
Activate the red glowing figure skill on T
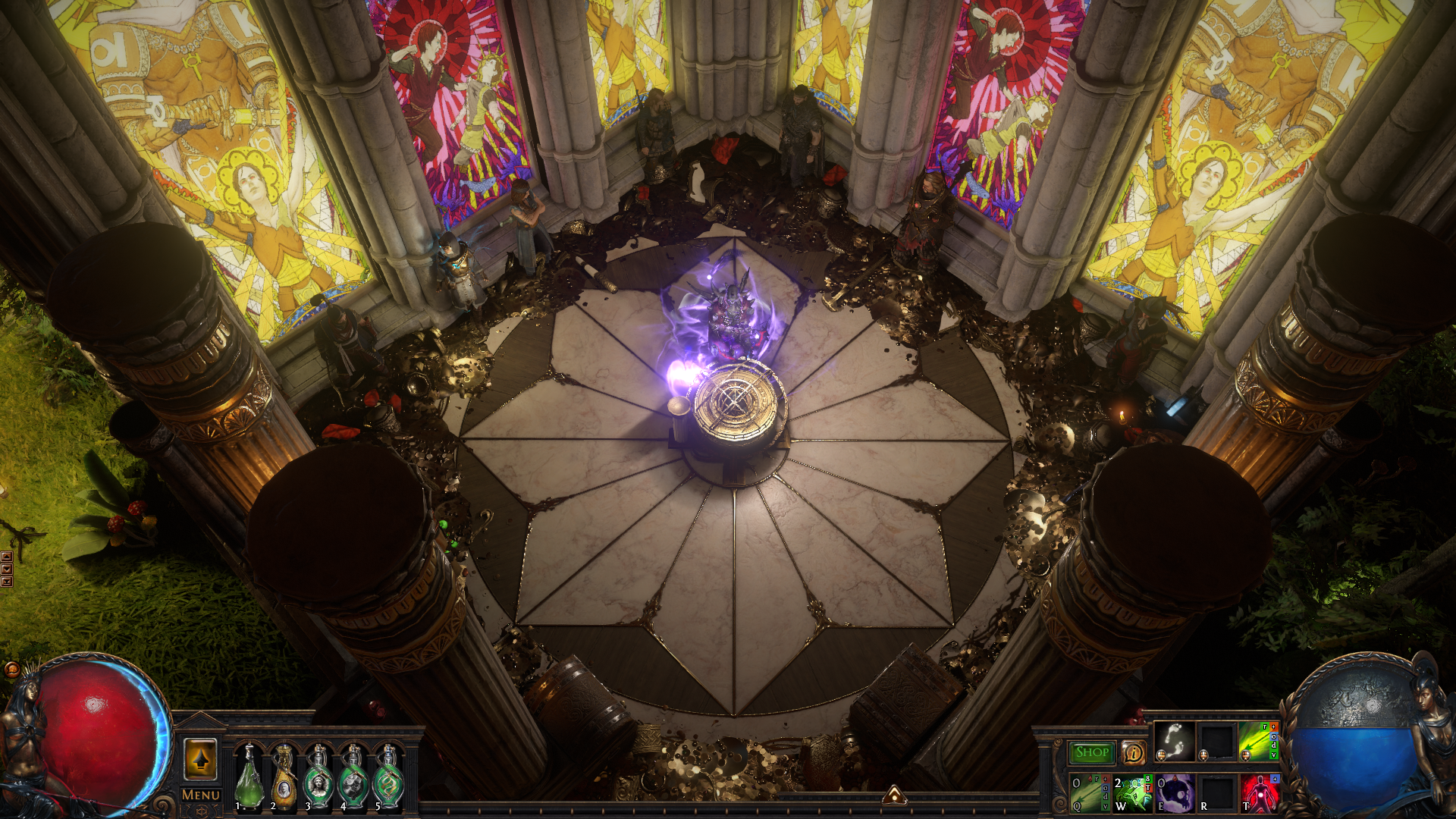tap(1260, 793)
